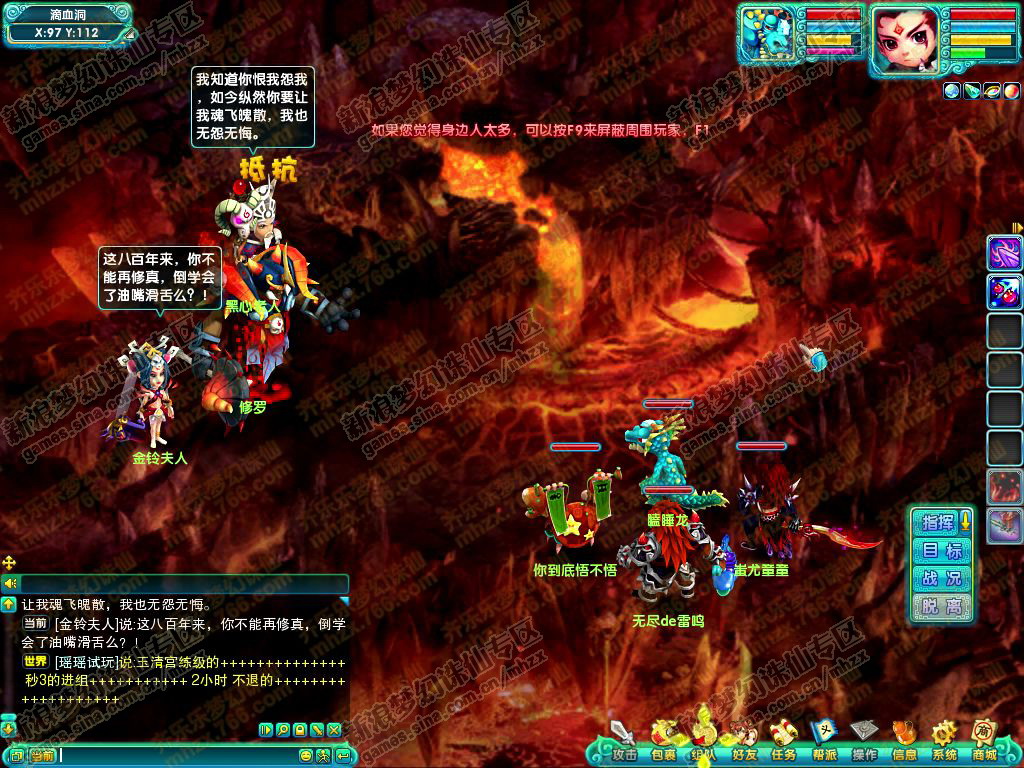Activate the purple slash skill icon
The width and height of the screenshot is (1024, 768).
click(x=1004, y=253)
